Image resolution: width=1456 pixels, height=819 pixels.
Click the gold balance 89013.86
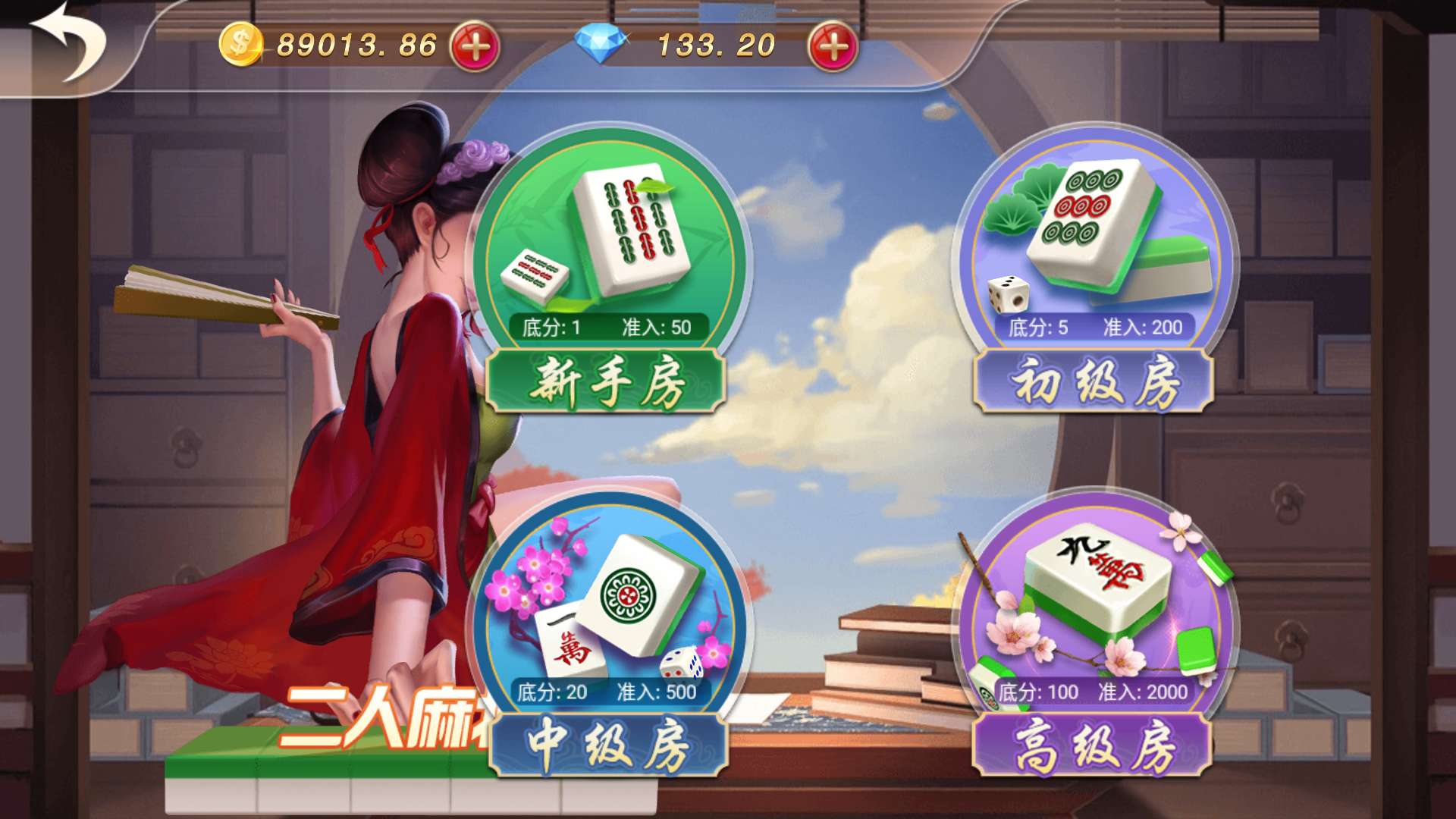point(356,44)
